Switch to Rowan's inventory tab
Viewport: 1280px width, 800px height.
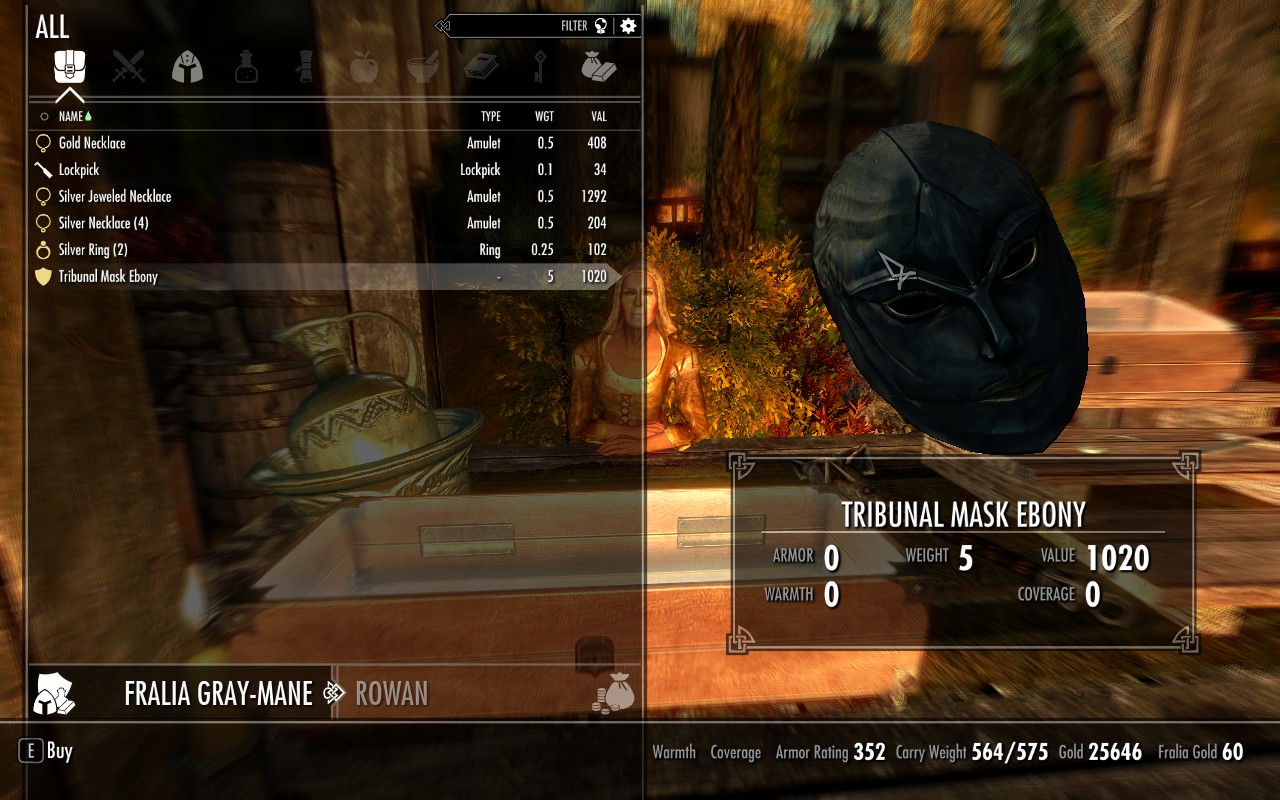tap(391, 693)
